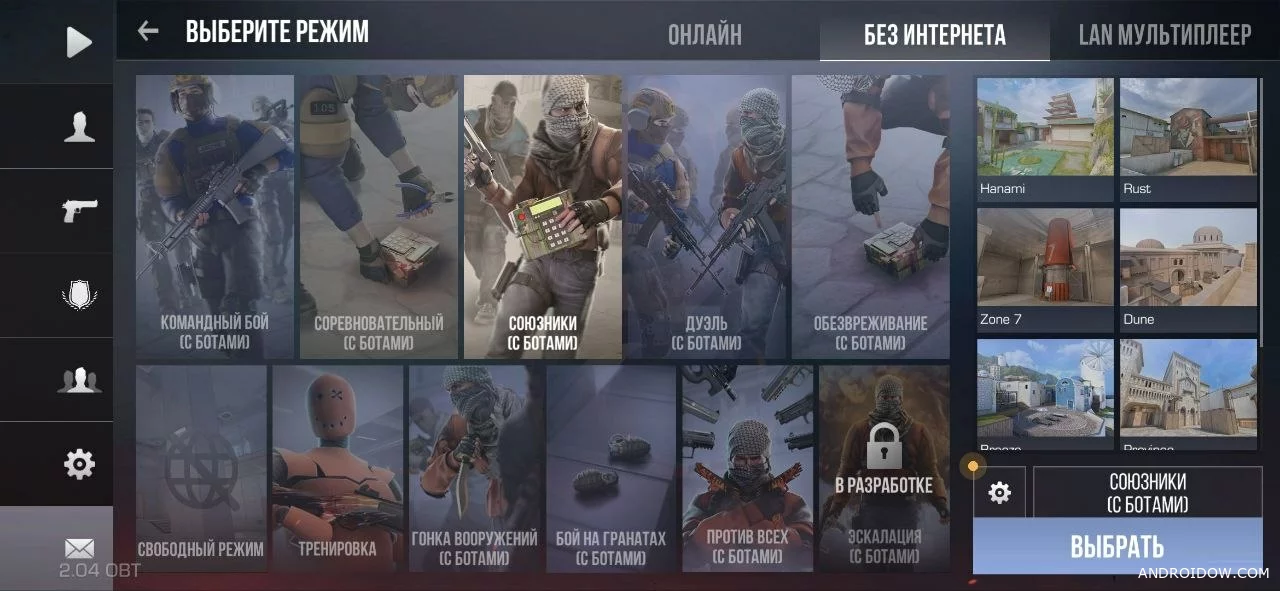
Task: Pick the Zone 7 map
Action: [x=1045, y=268]
